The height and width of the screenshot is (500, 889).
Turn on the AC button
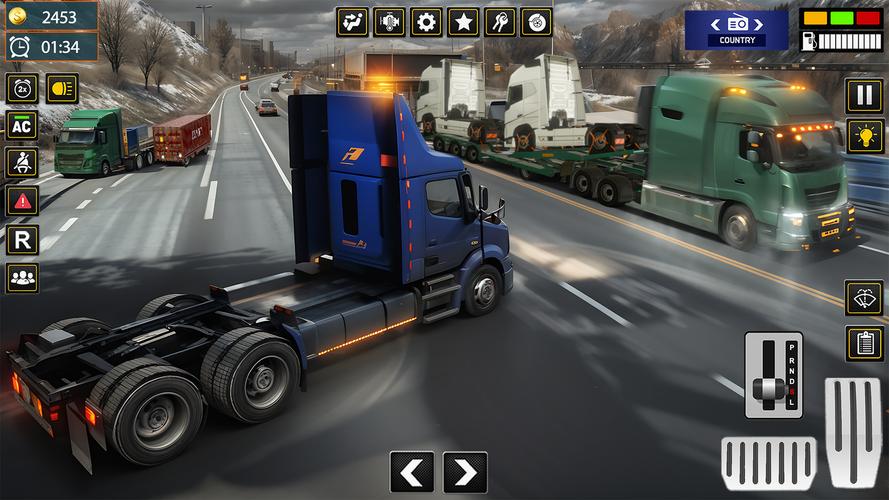22,125
